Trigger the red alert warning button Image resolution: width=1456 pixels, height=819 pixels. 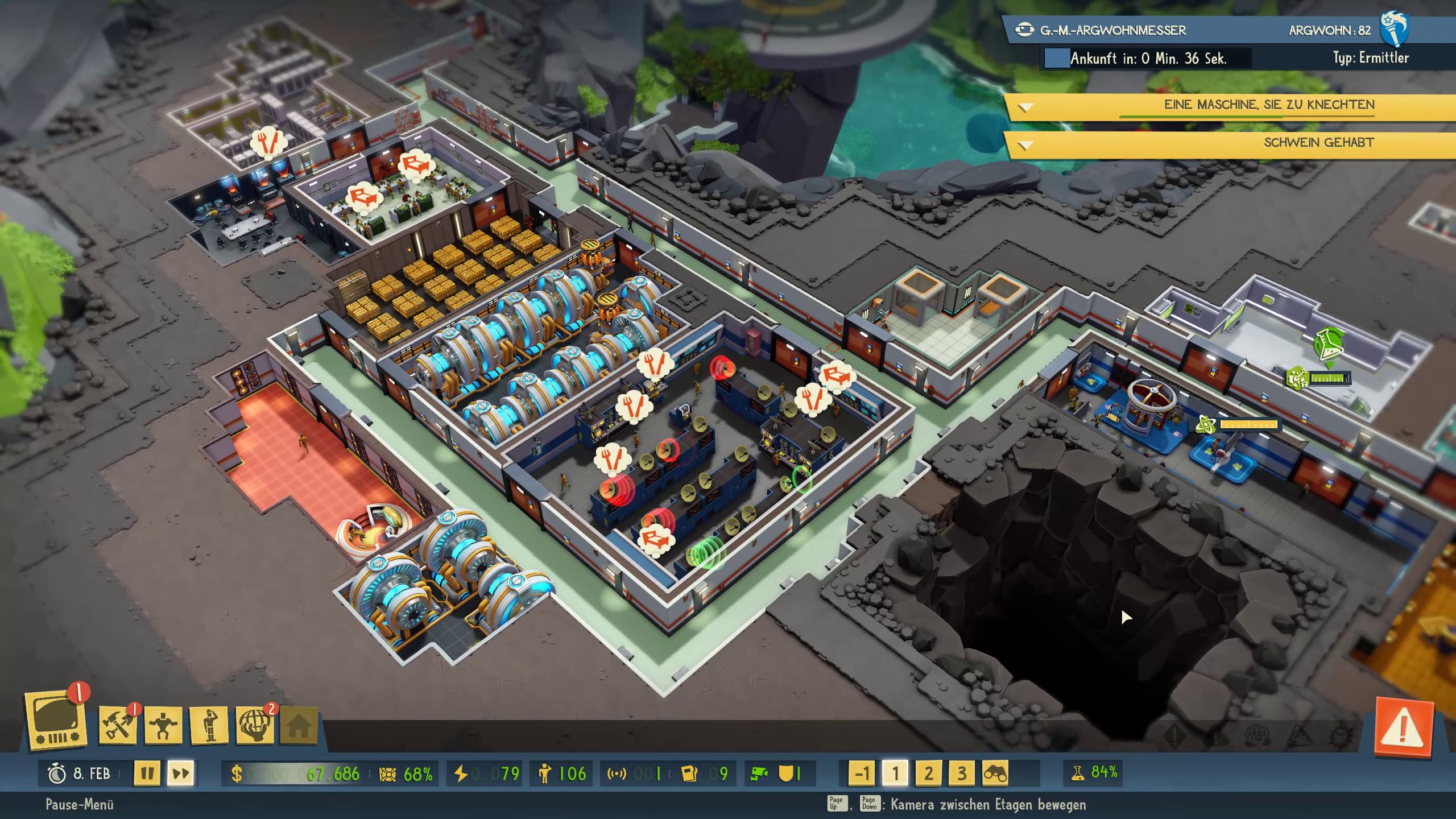[x=1403, y=727]
